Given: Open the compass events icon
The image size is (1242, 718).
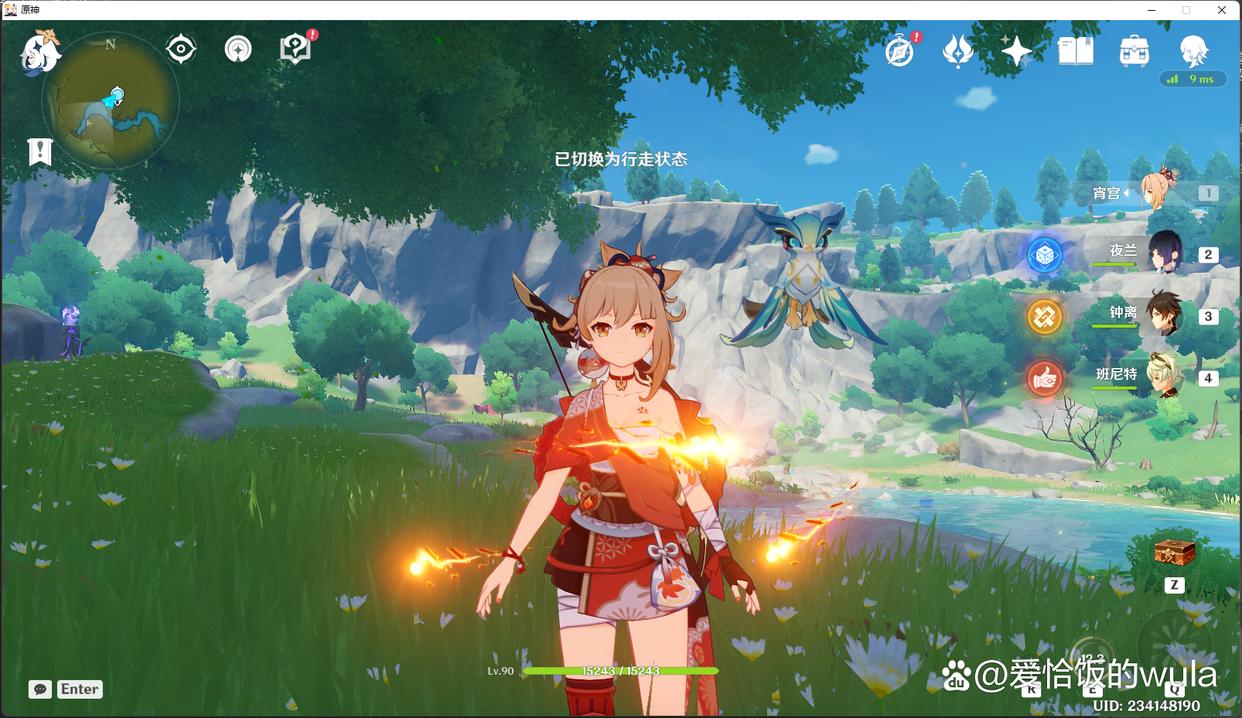Looking at the screenshot, I should pyautogui.click(x=900, y=50).
